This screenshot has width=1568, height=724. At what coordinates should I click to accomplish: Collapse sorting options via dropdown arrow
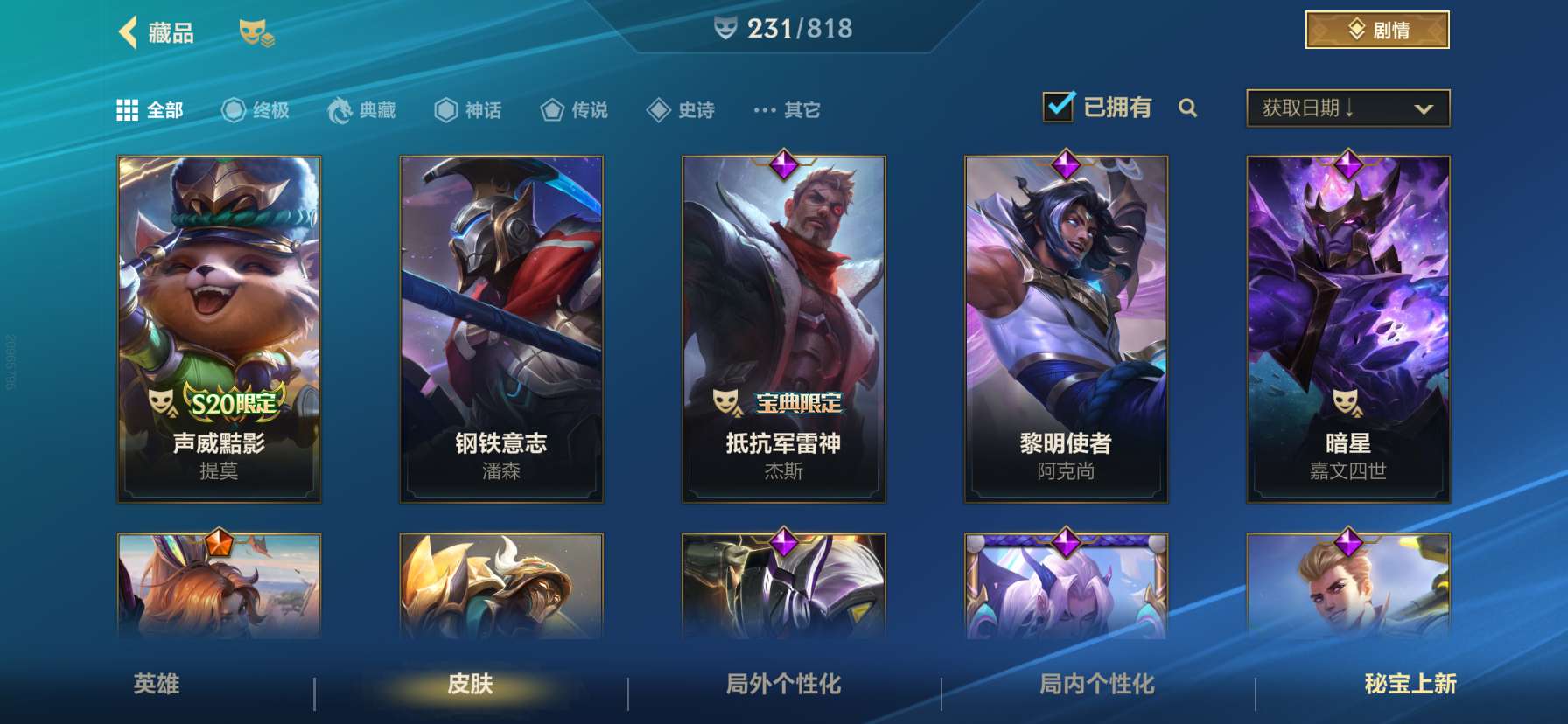[1424, 108]
